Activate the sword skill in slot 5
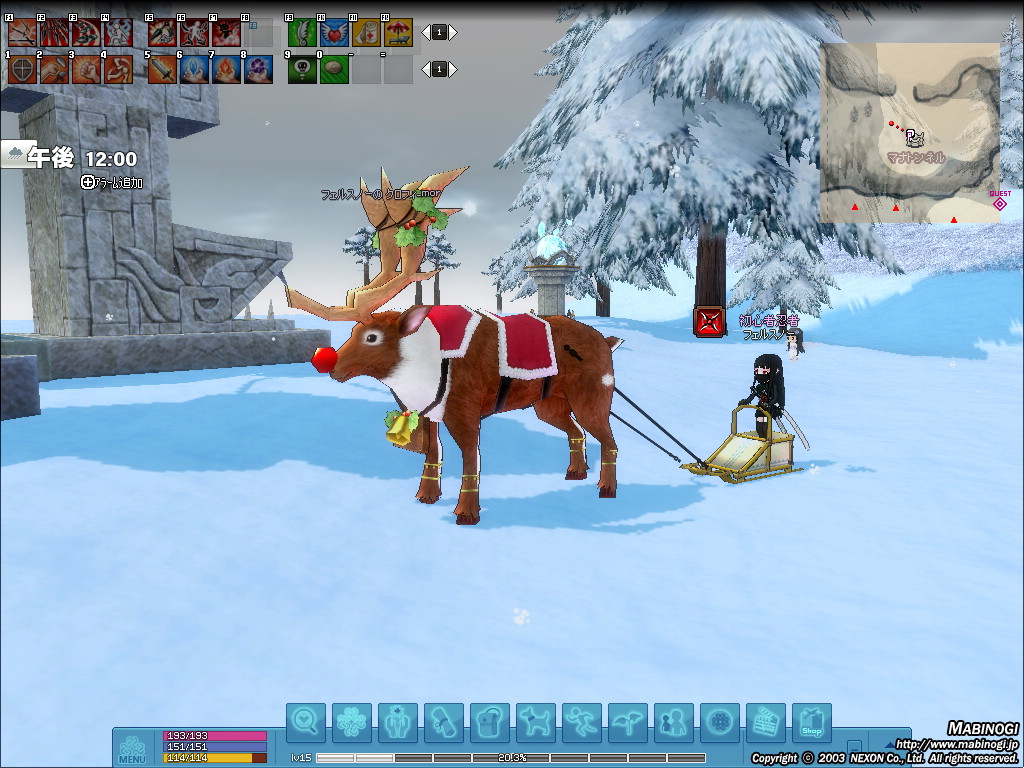This screenshot has width=1024, height=768. click(162, 70)
